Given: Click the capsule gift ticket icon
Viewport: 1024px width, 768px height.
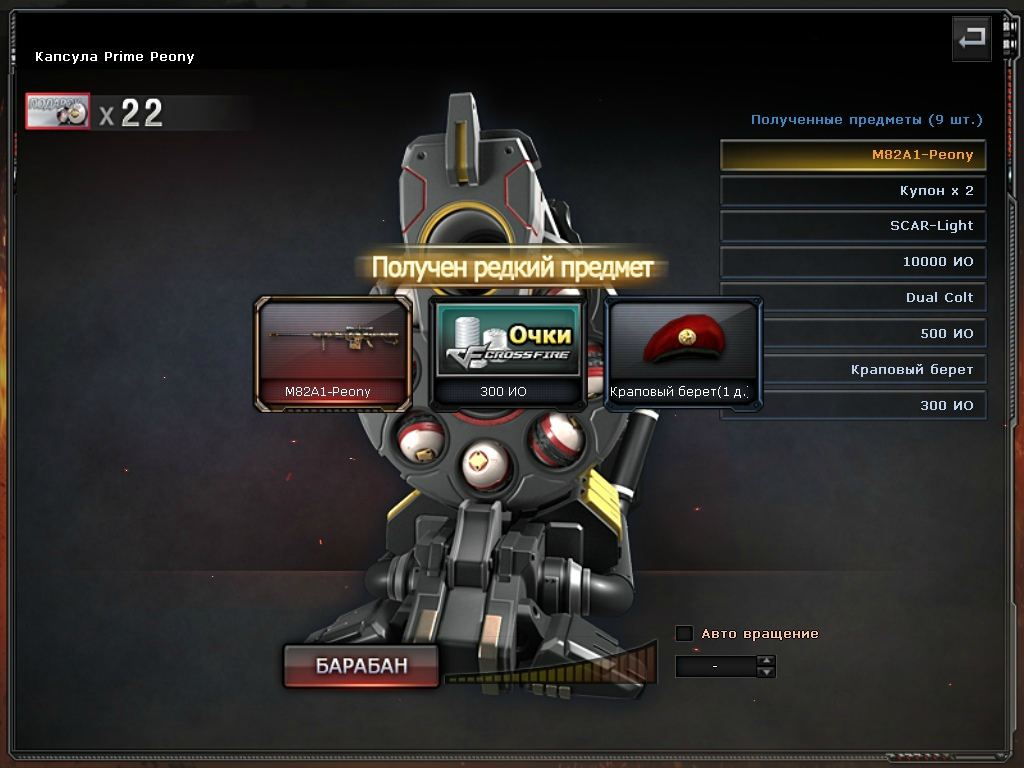Looking at the screenshot, I should 58,112.
